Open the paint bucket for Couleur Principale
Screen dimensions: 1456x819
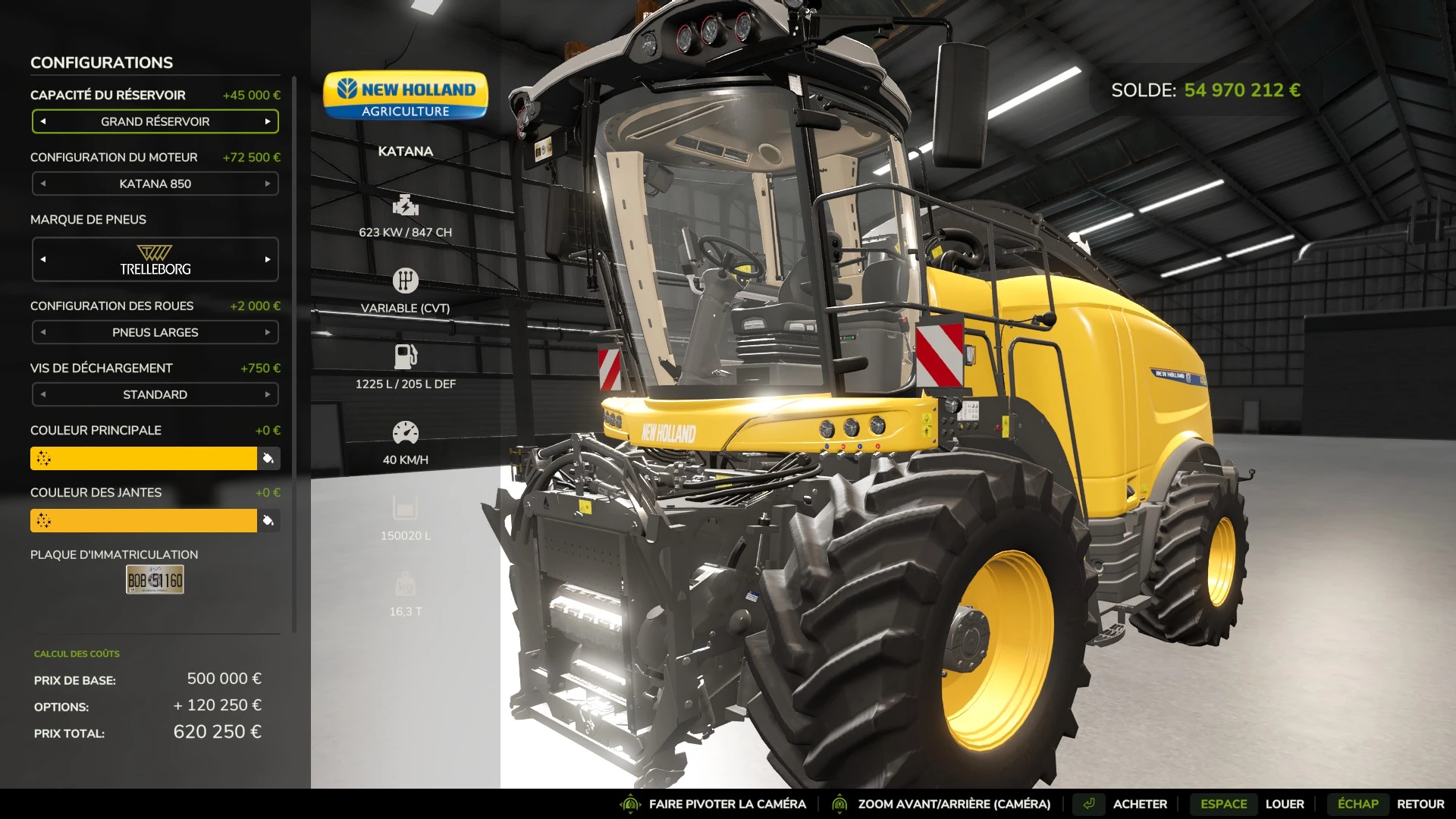(x=269, y=459)
